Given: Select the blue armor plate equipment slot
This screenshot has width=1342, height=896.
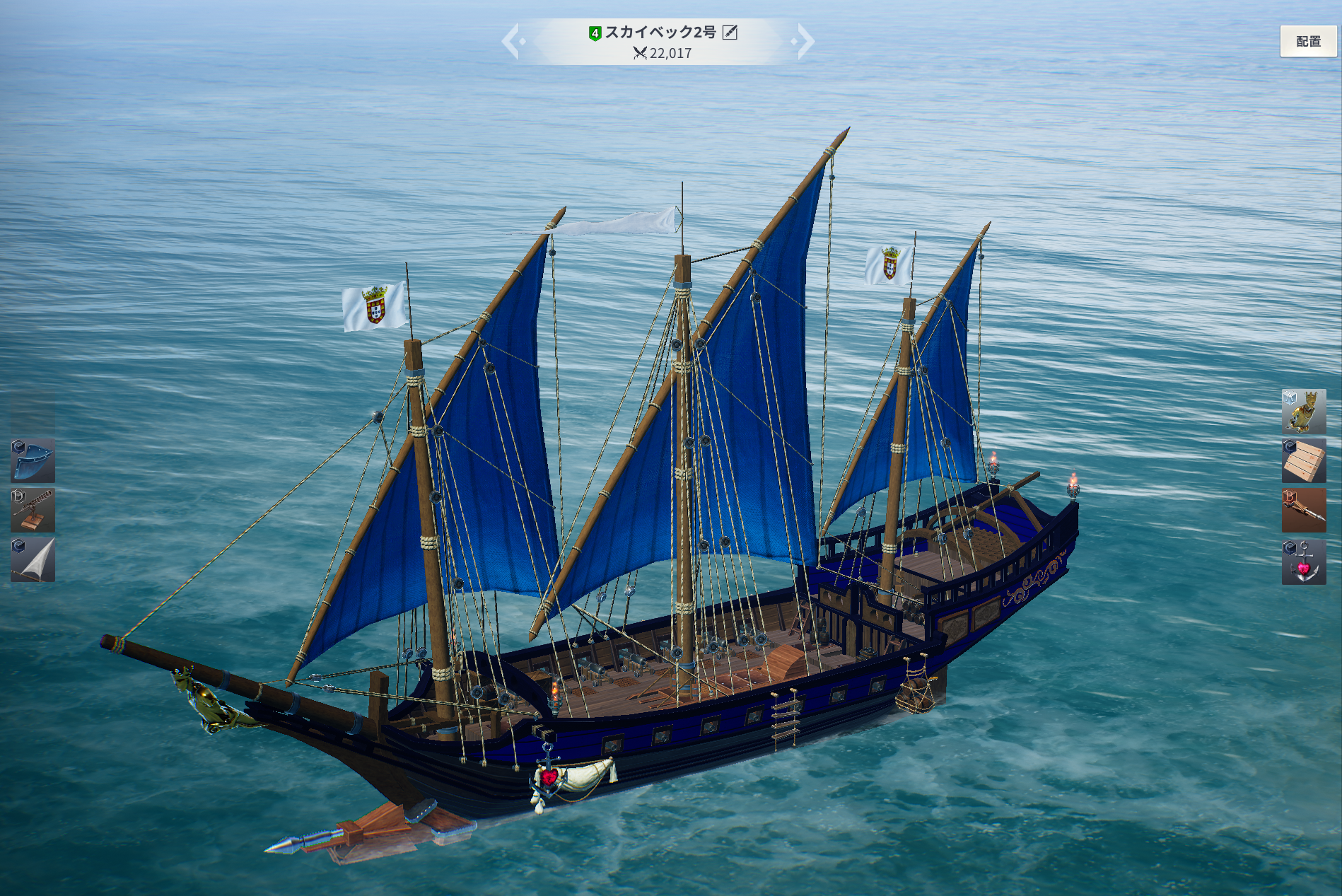Looking at the screenshot, I should click(x=33, y=460).
